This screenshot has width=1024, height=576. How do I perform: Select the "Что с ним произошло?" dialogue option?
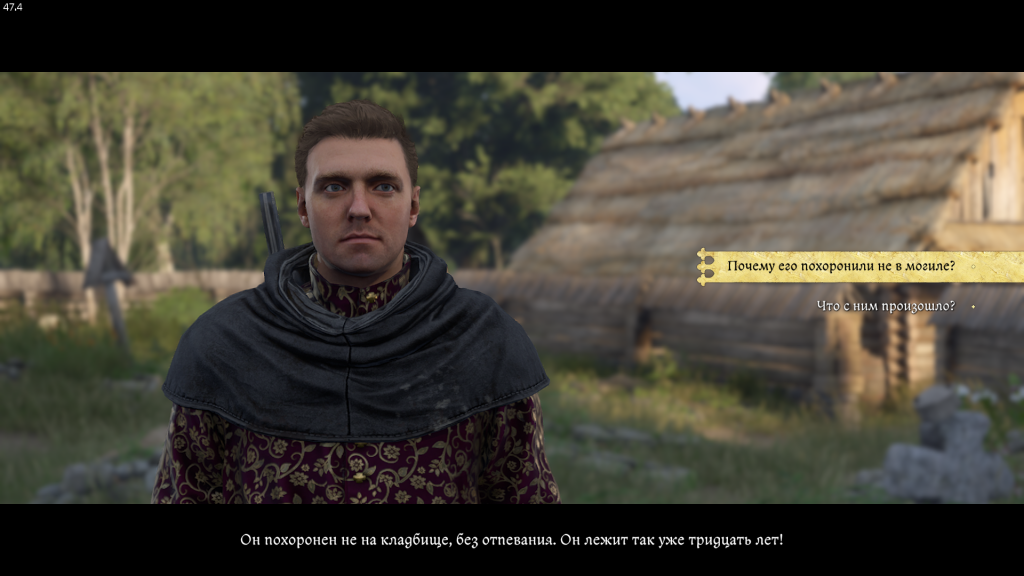pyautogui.click(x=885, y=306)
